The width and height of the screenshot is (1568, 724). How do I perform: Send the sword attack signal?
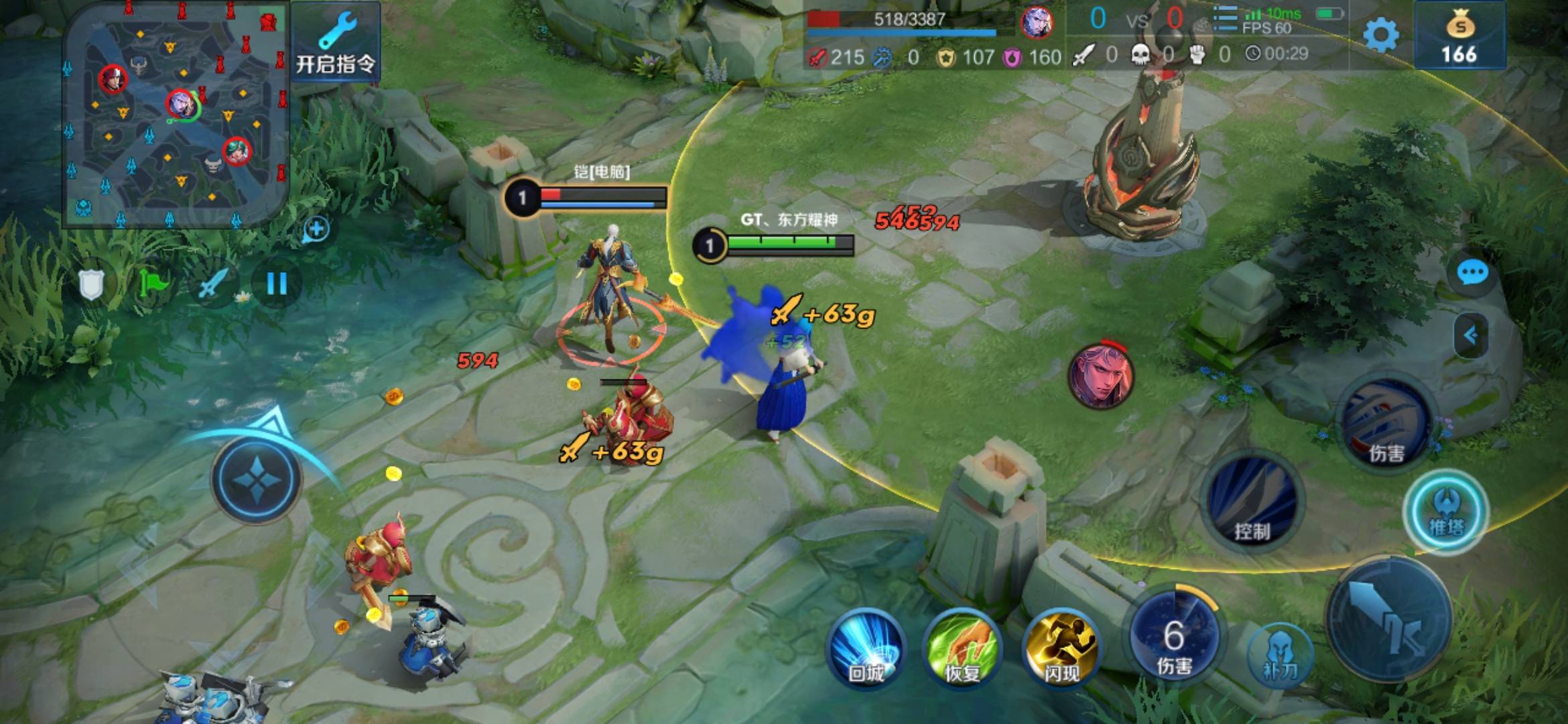click(x=213, y=285)
